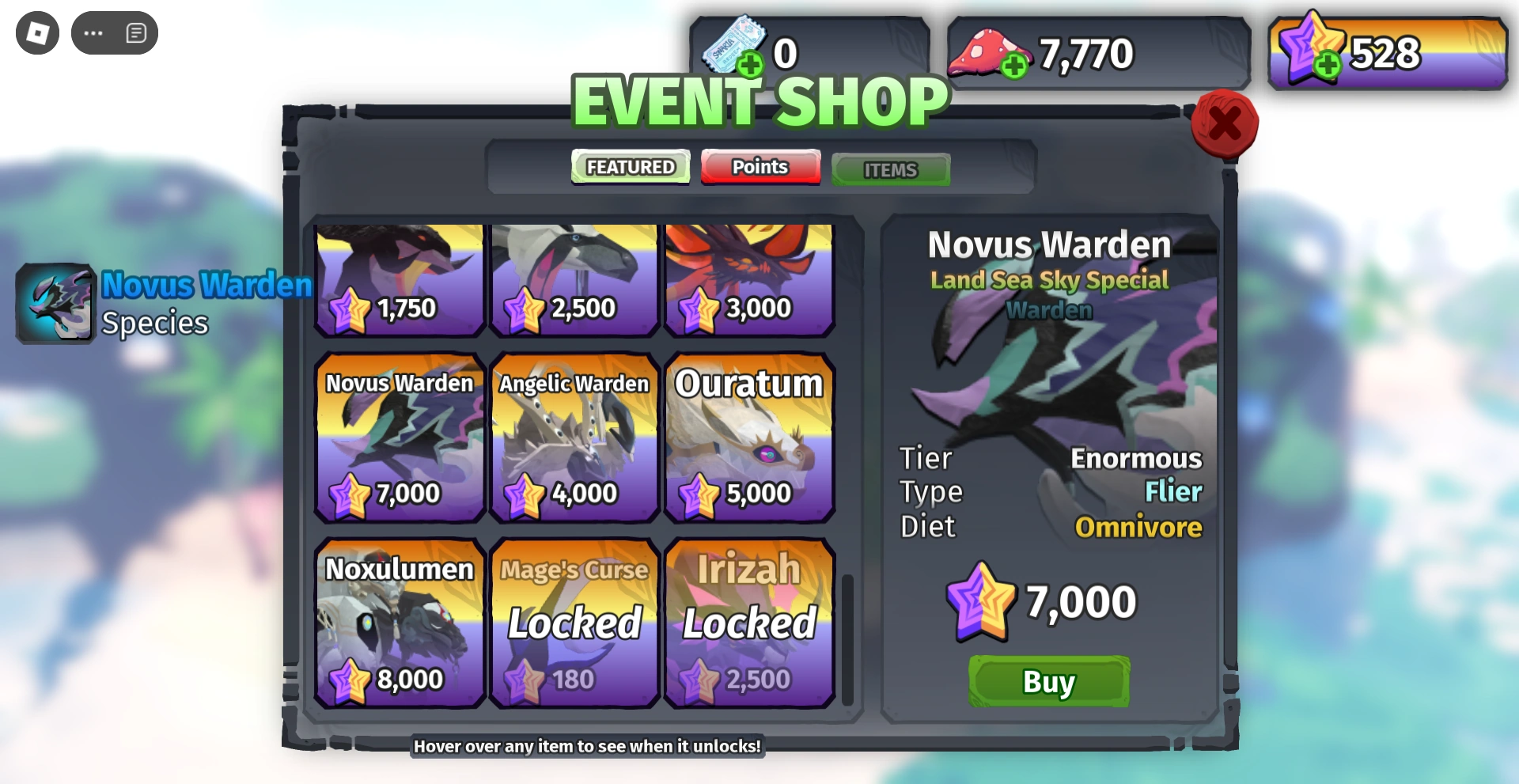Open the Roblox menu icon

click(36, 32)
